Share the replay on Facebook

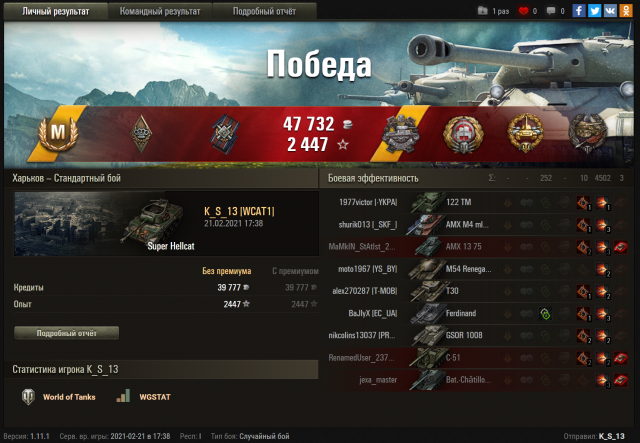pos(579,11)
